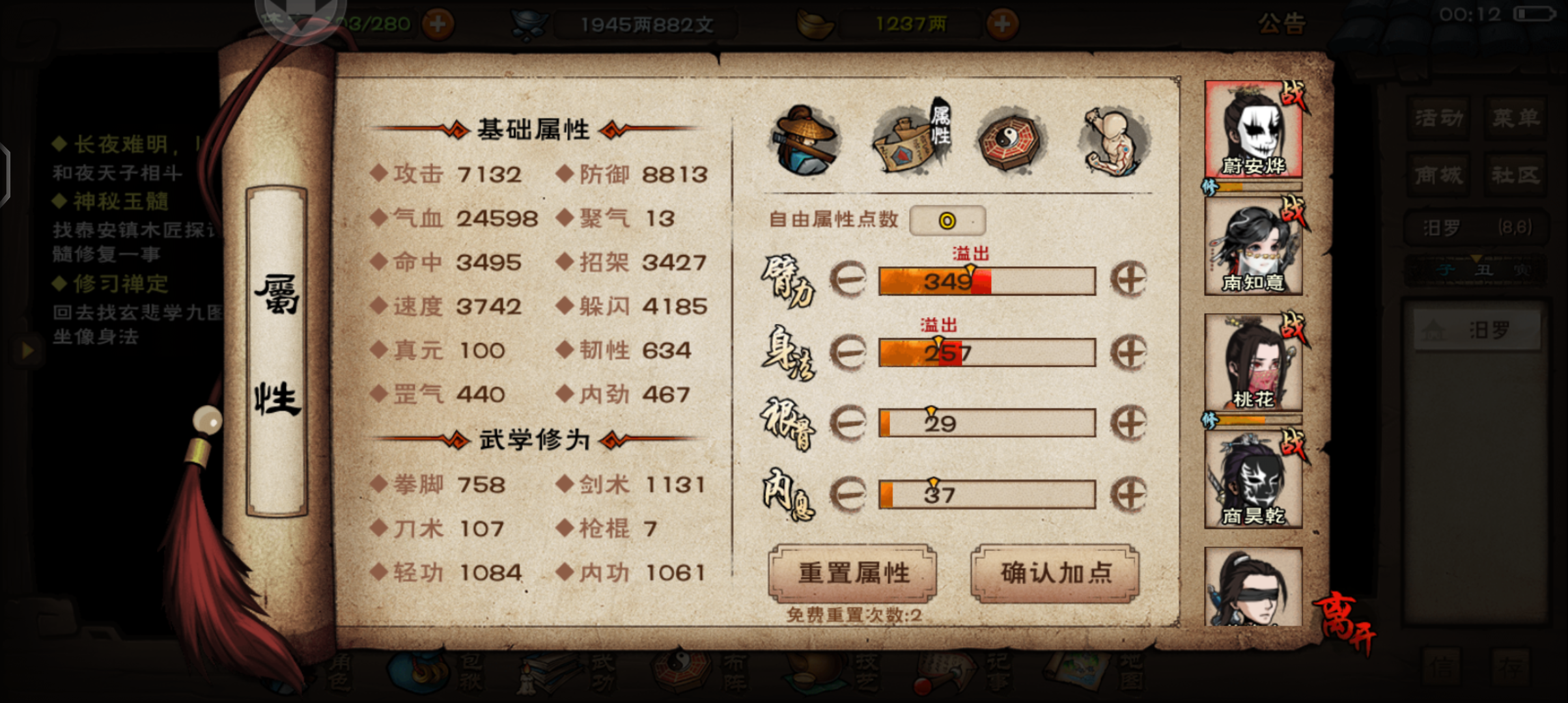Decrease 身法 using the minus button

coord(847,352)
